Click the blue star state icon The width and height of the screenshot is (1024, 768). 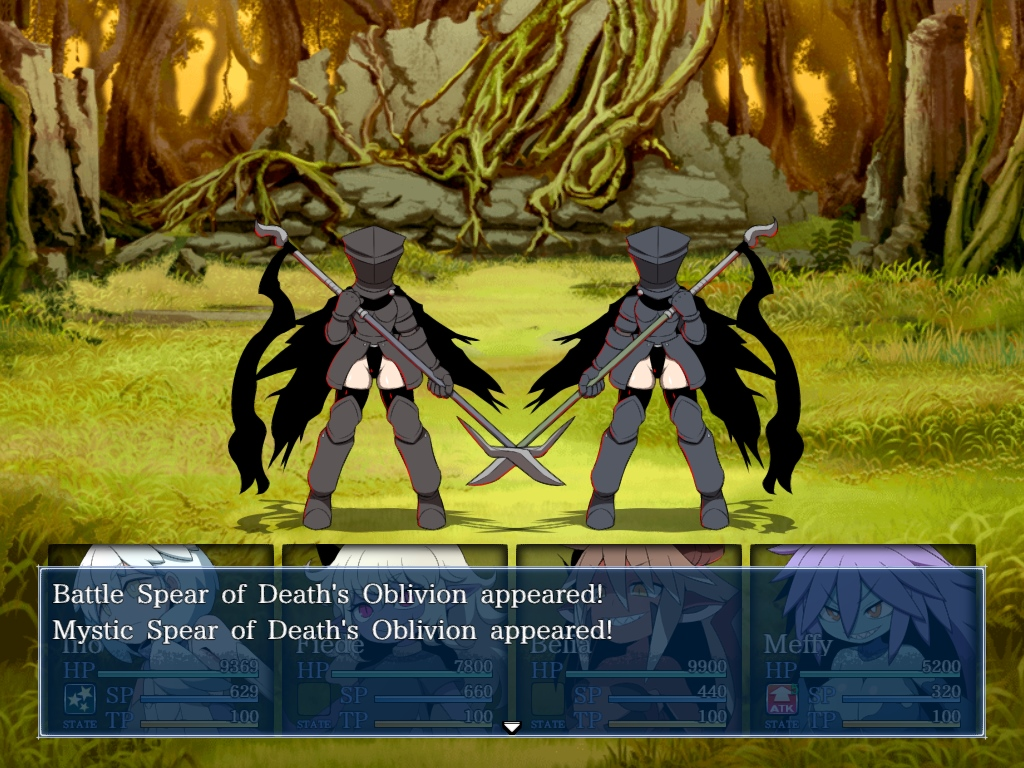click(80, 699)
